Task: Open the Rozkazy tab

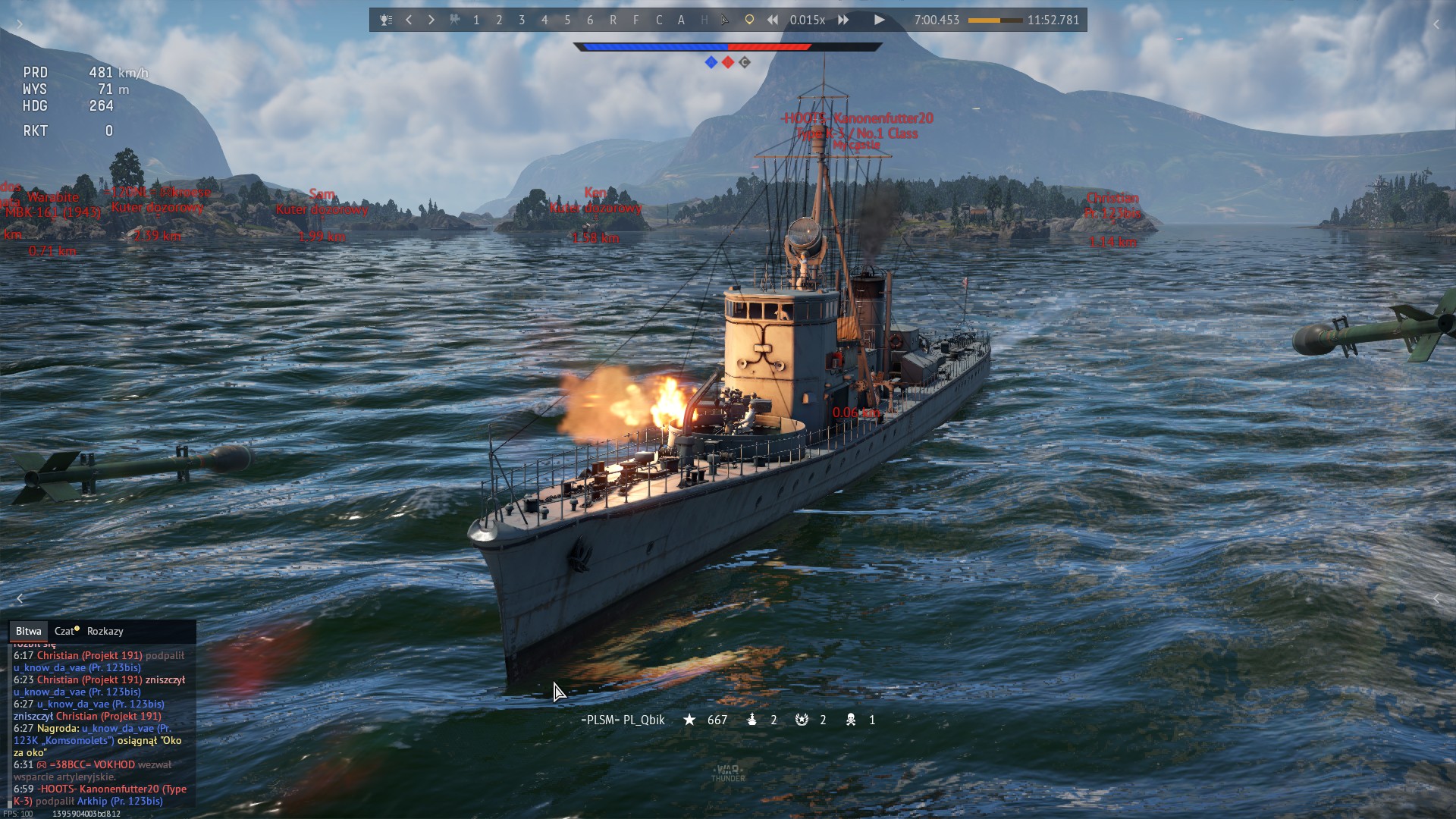Action: 105,631
